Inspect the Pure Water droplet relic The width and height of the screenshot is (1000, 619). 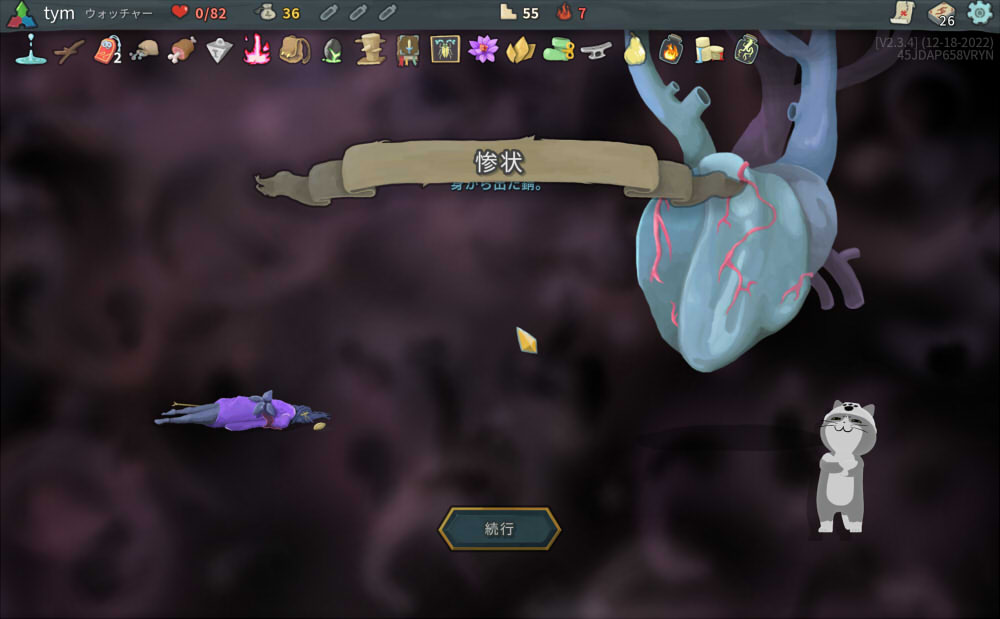[31, 49]
